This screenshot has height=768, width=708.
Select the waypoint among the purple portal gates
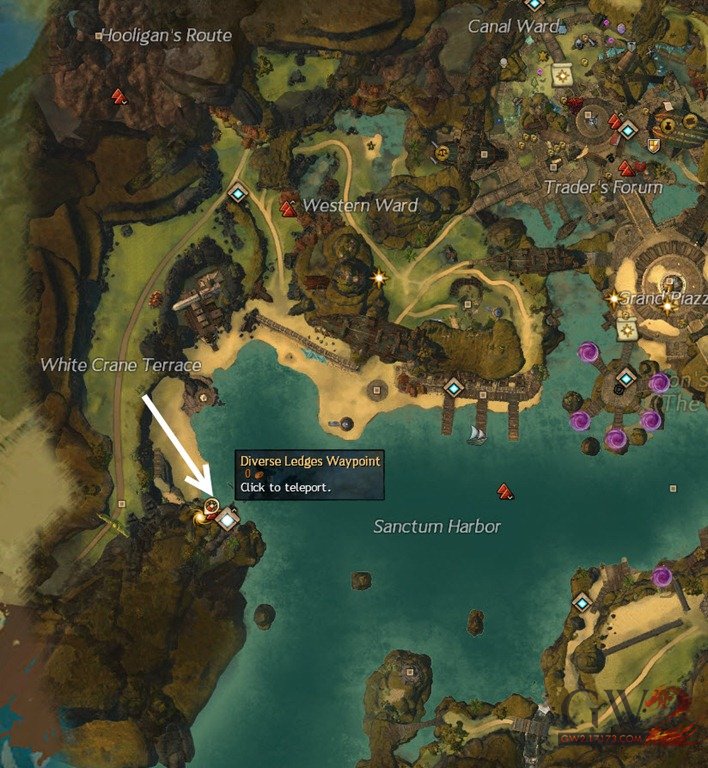click(626, 377)
